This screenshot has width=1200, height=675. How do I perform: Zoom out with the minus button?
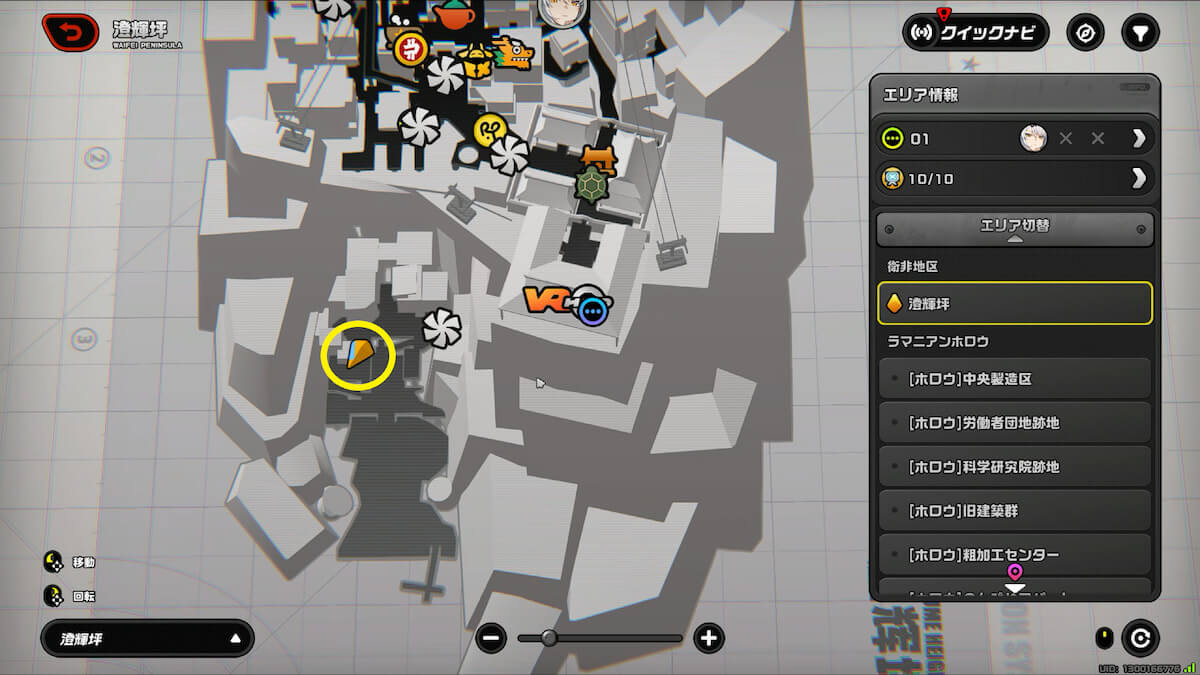(x=491, y=638)
